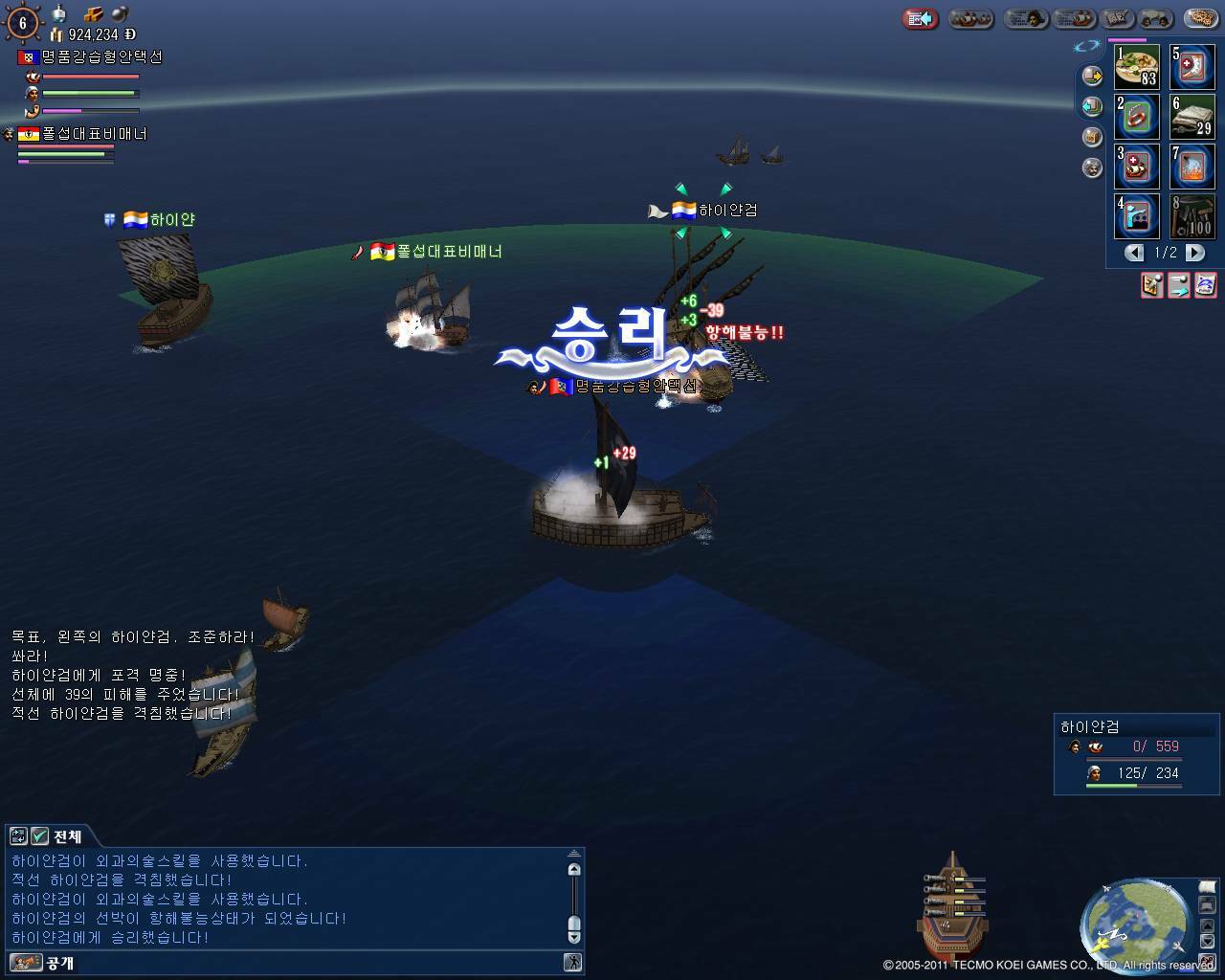The width and height of the screenshot is (1225, 980).
Task: Open the waffle-shaped menu button
Action: click(1200, 18)
